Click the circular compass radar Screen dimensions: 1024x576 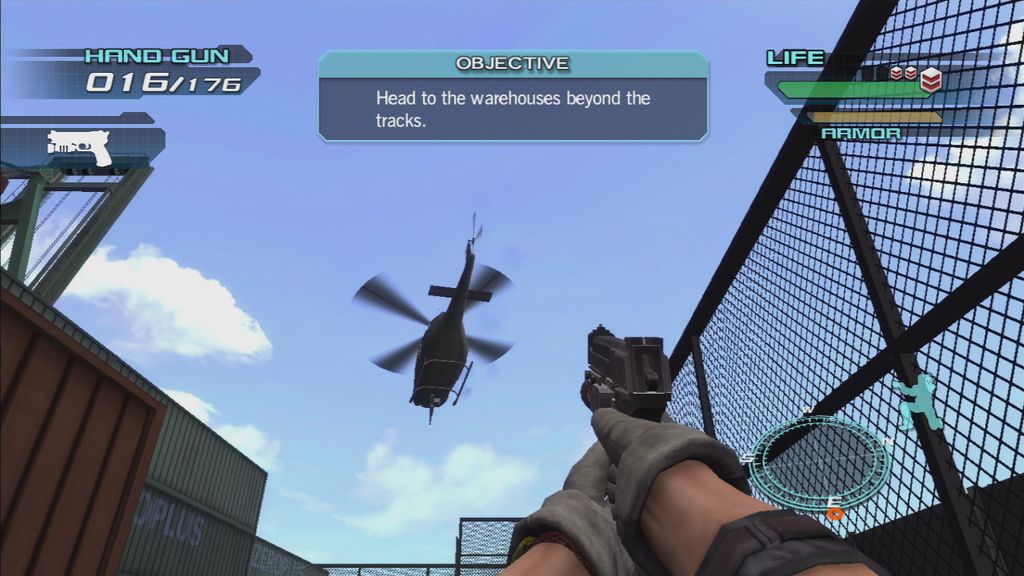click(x=819, y=463)
